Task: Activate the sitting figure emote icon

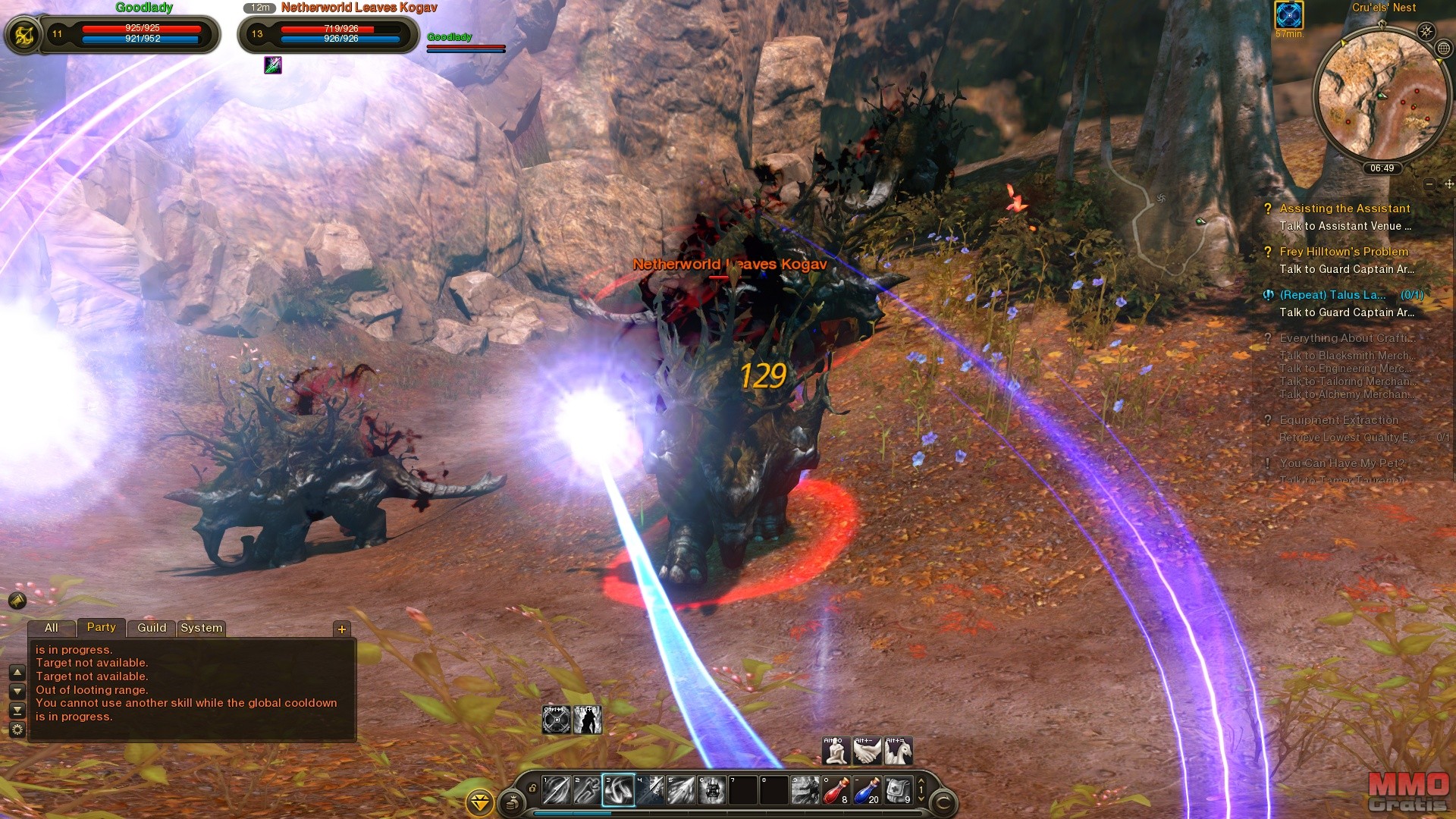Action: (x=836, y=751)
